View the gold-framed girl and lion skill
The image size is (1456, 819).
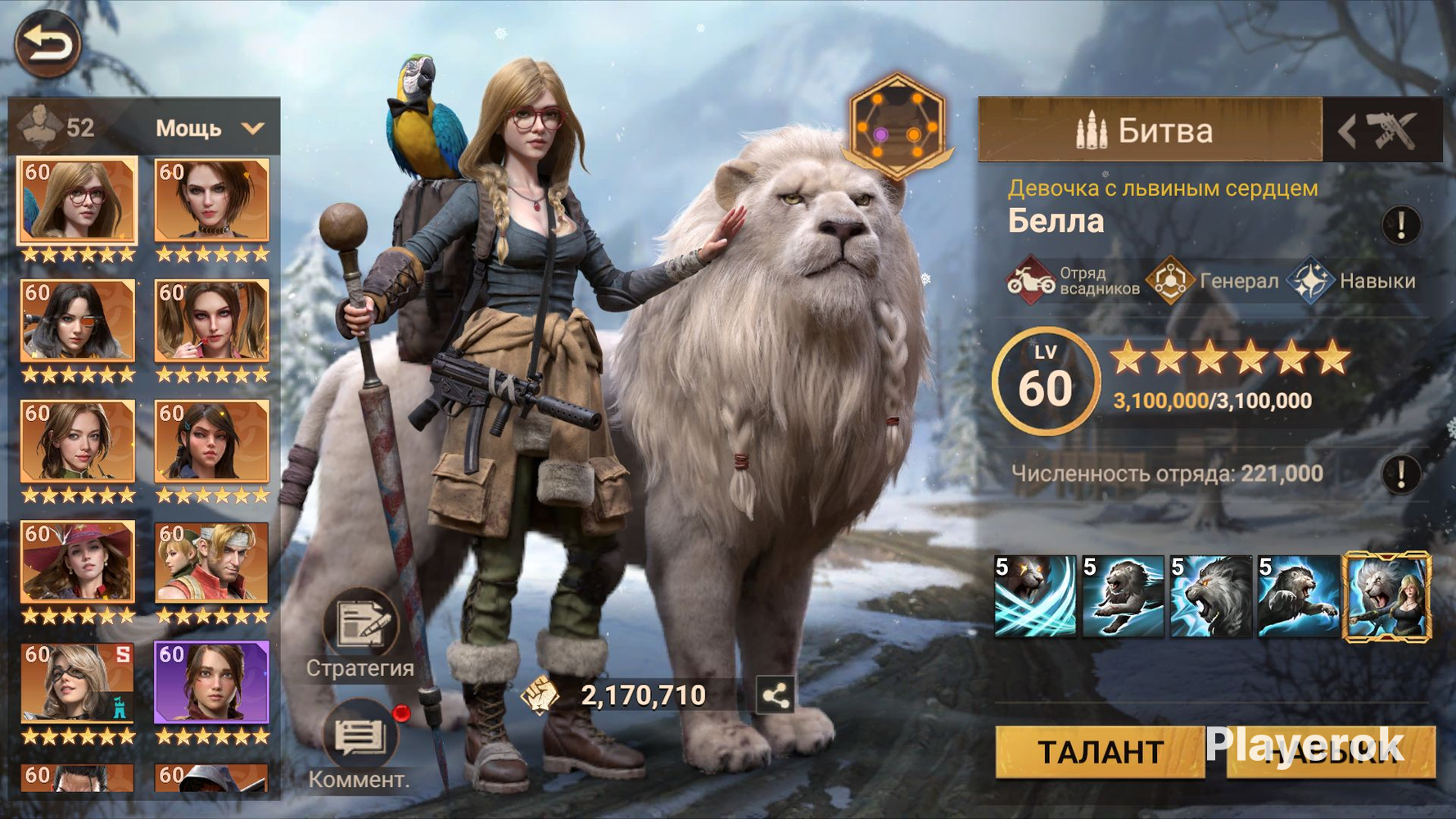[1386, 596]
